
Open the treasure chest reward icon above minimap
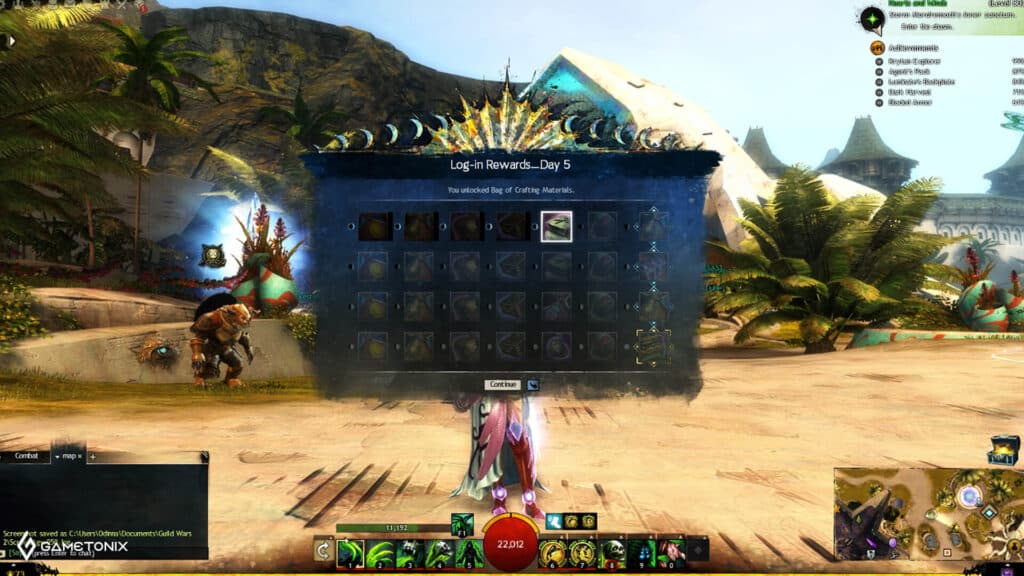(x=1003, y=449)
